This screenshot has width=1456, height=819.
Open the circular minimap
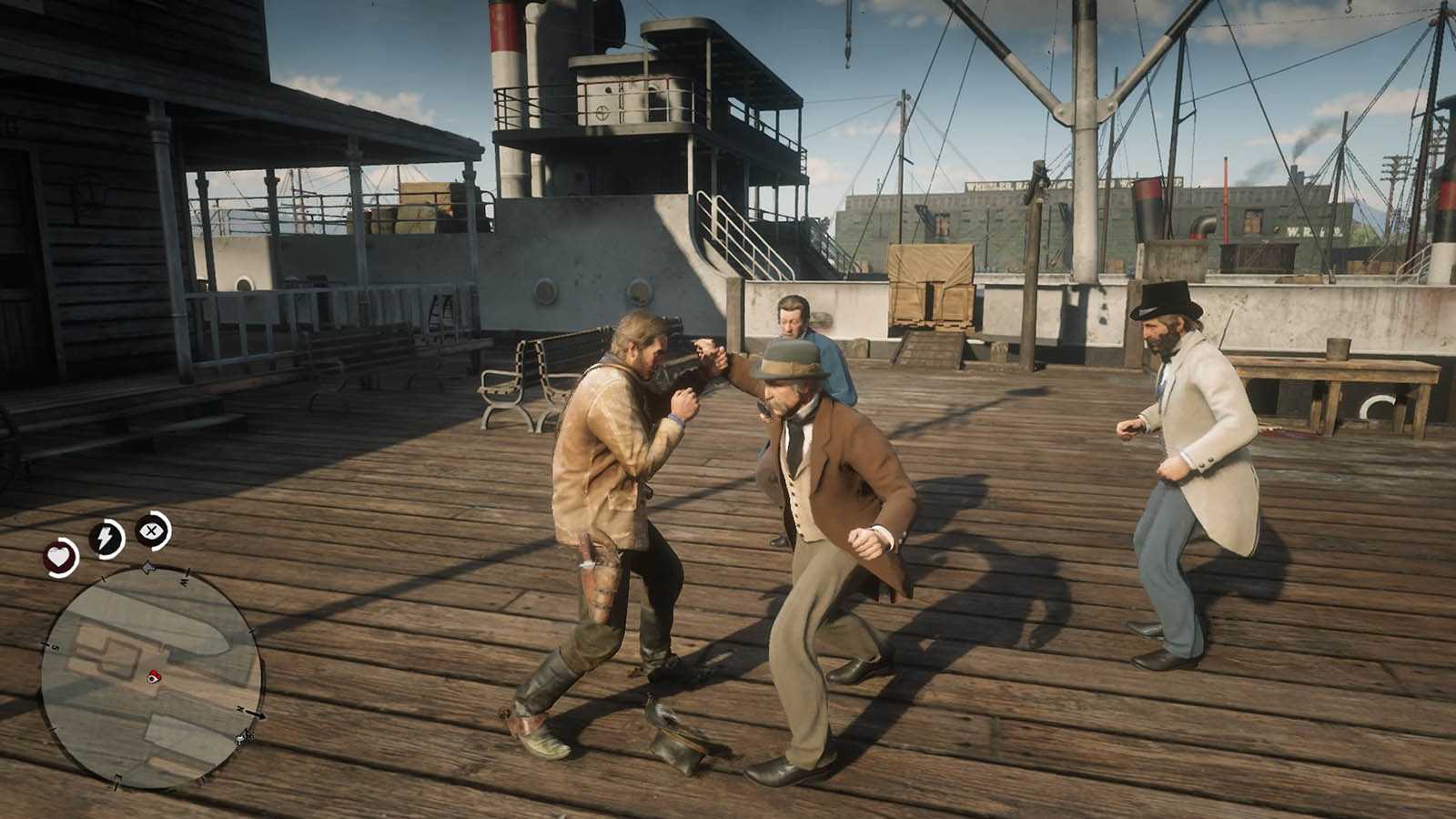coord(151,675)
